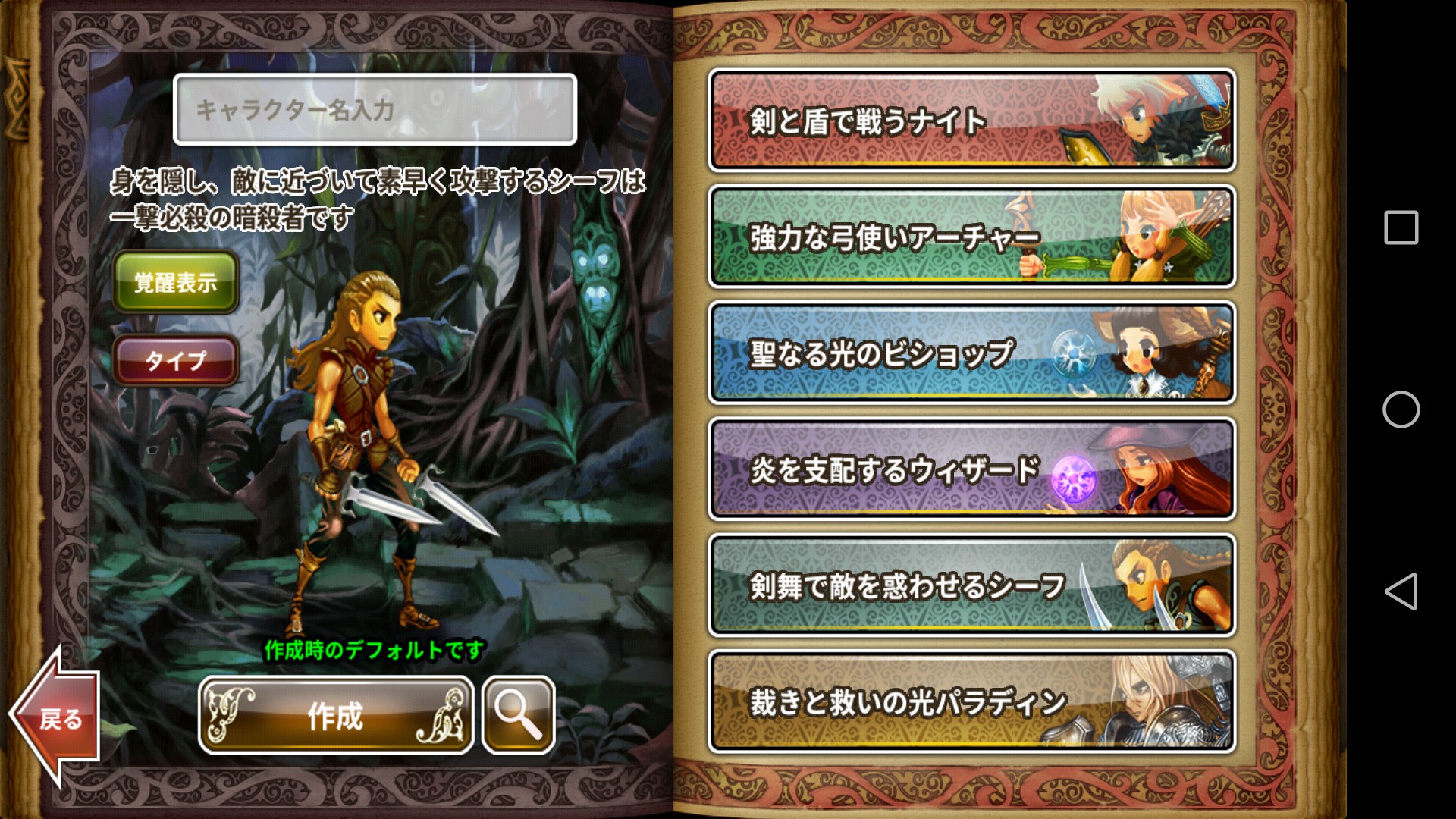Select the fire-controlling Wizard class
1456x819 pixels.
pos(971,469)
